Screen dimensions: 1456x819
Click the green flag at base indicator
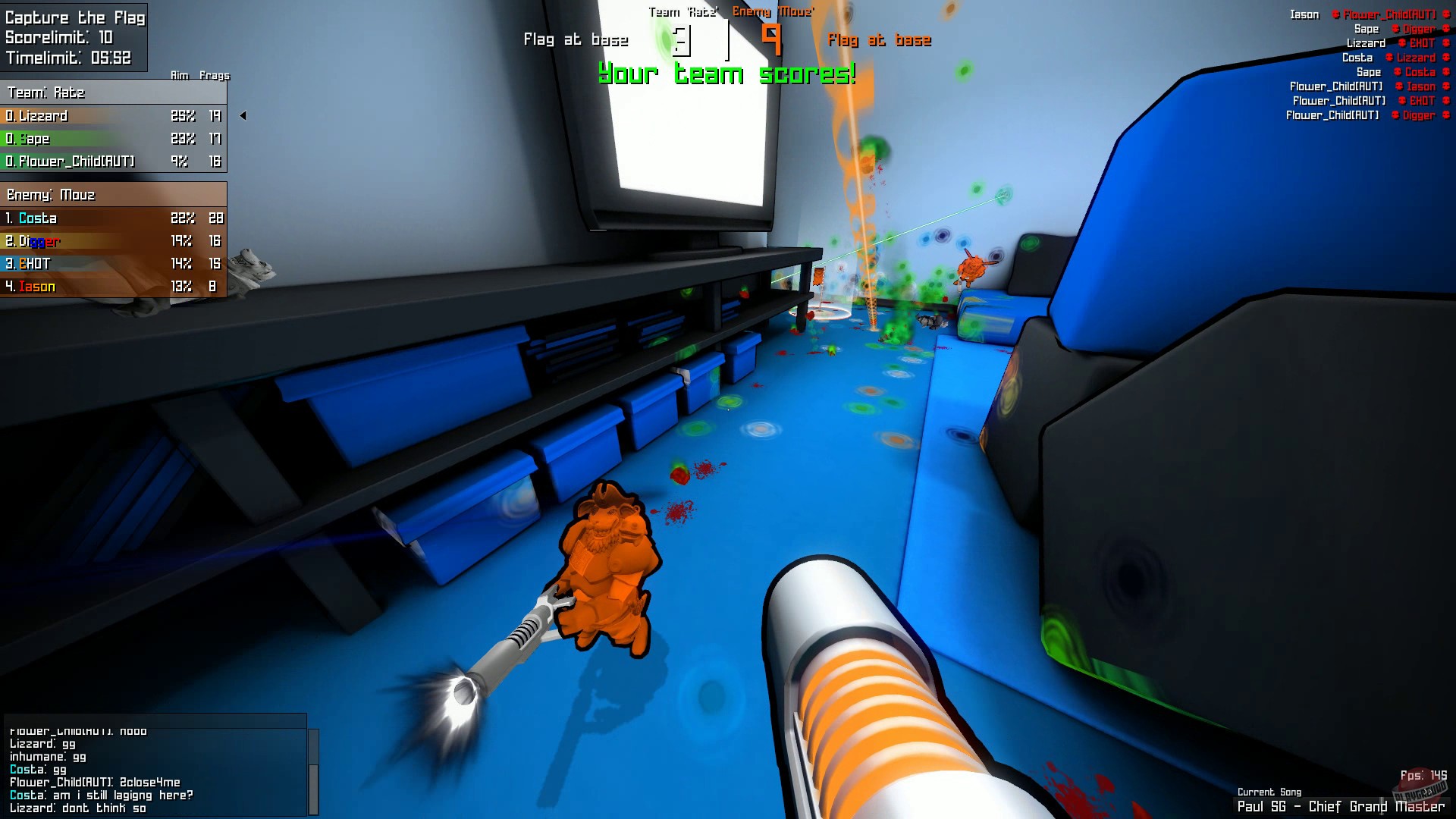click(x=578, y=39)
